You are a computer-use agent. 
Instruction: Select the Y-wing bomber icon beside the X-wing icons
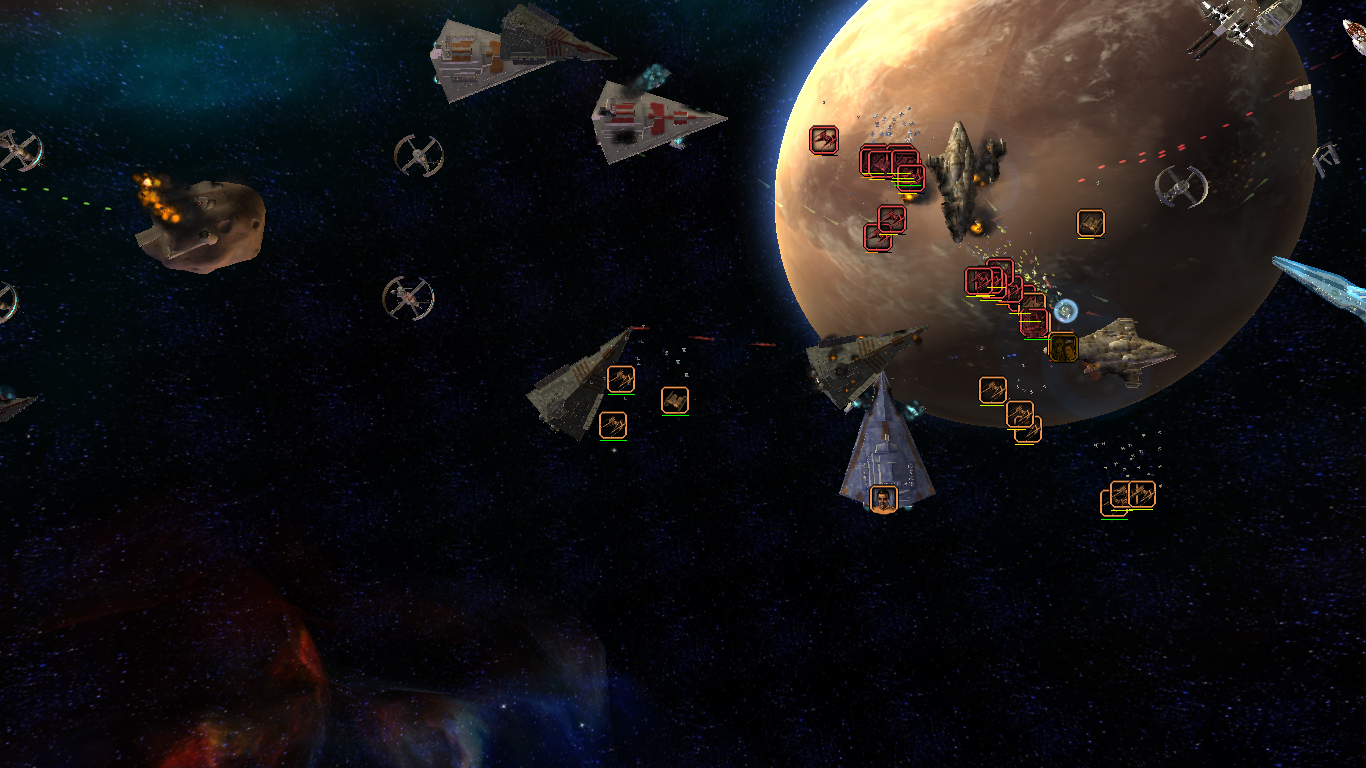click(676, 398)
